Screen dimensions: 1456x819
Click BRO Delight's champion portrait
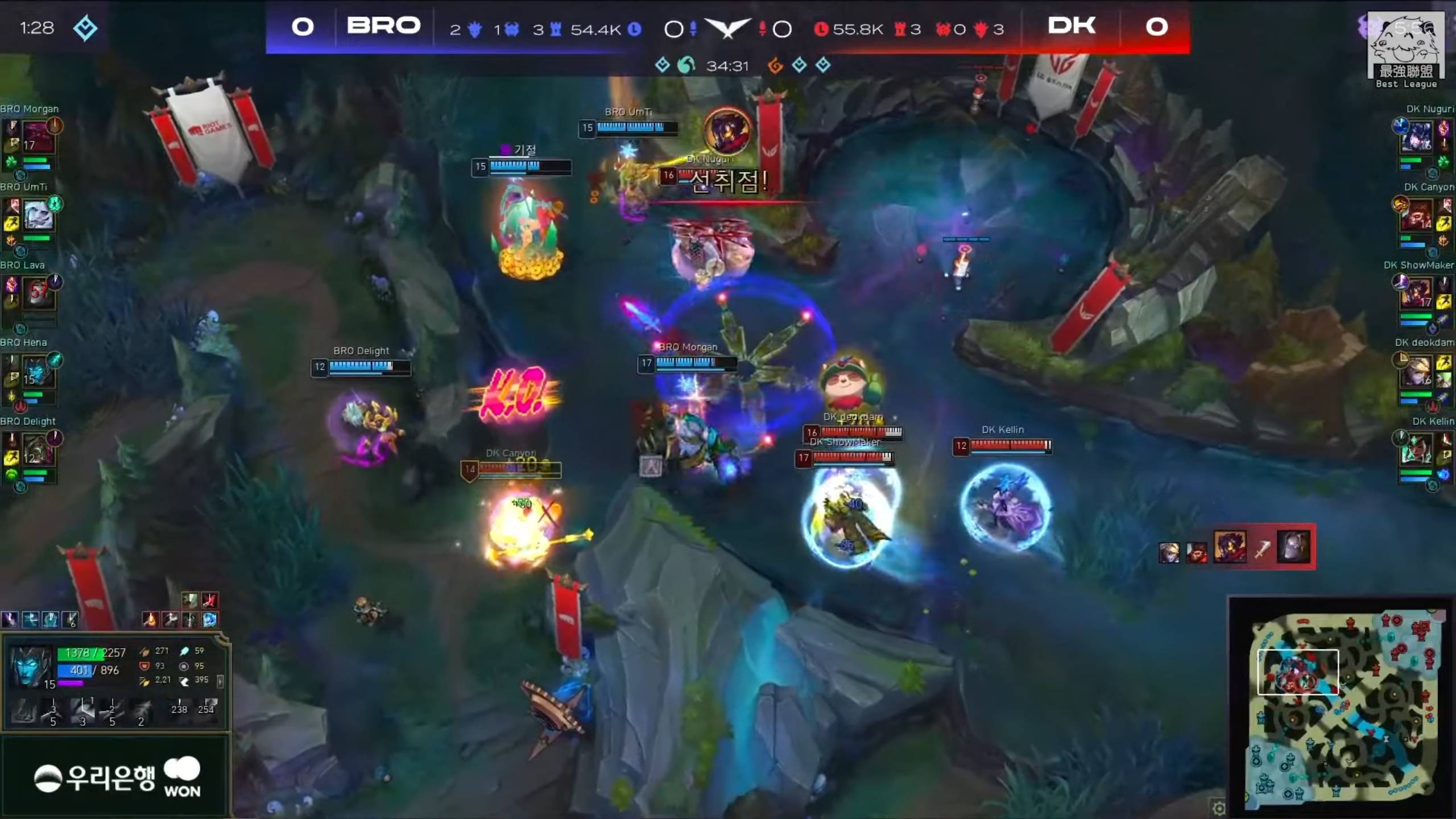point(38,450)
